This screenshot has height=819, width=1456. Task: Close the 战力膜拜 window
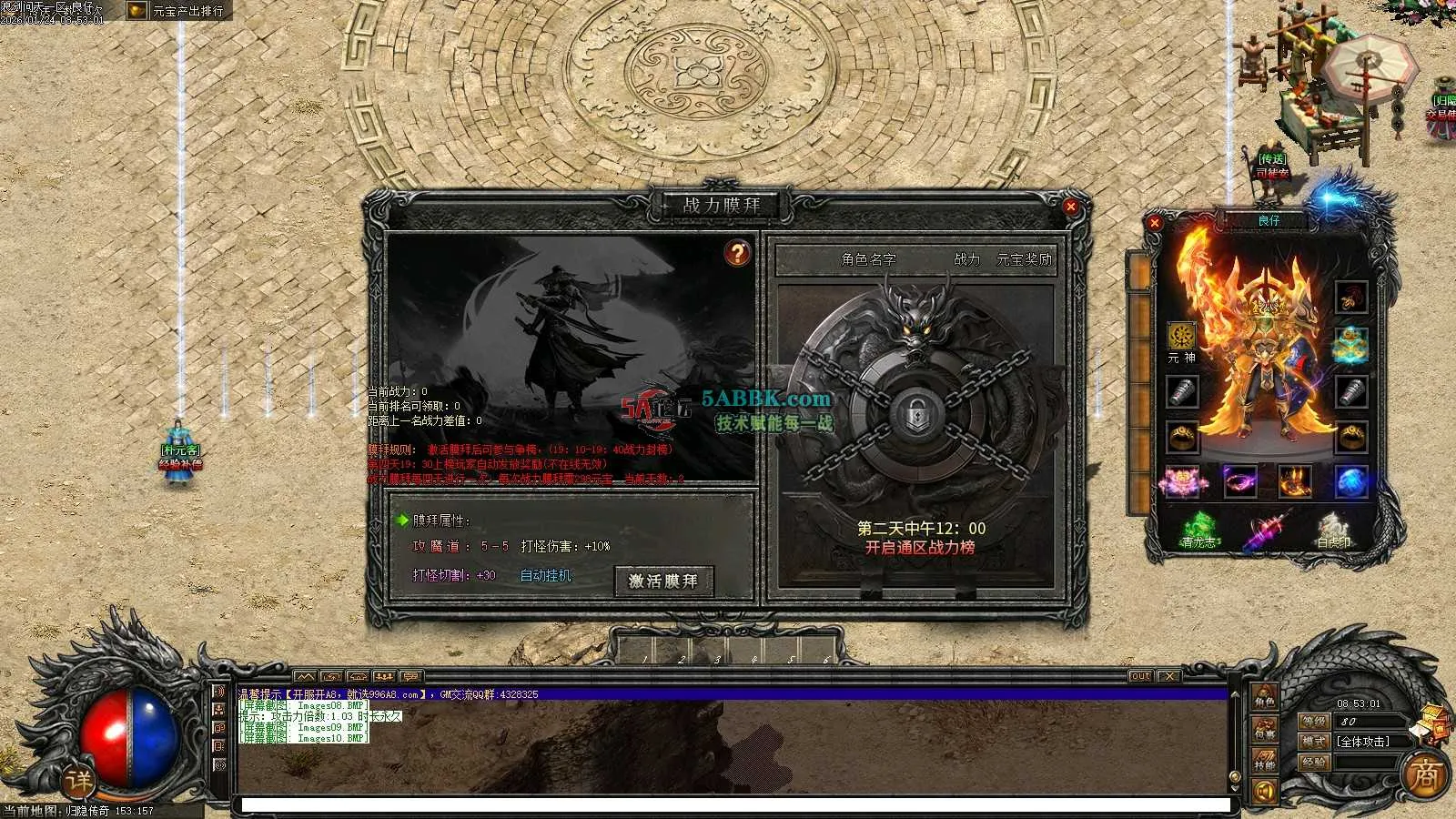(x=1071, y=207)
